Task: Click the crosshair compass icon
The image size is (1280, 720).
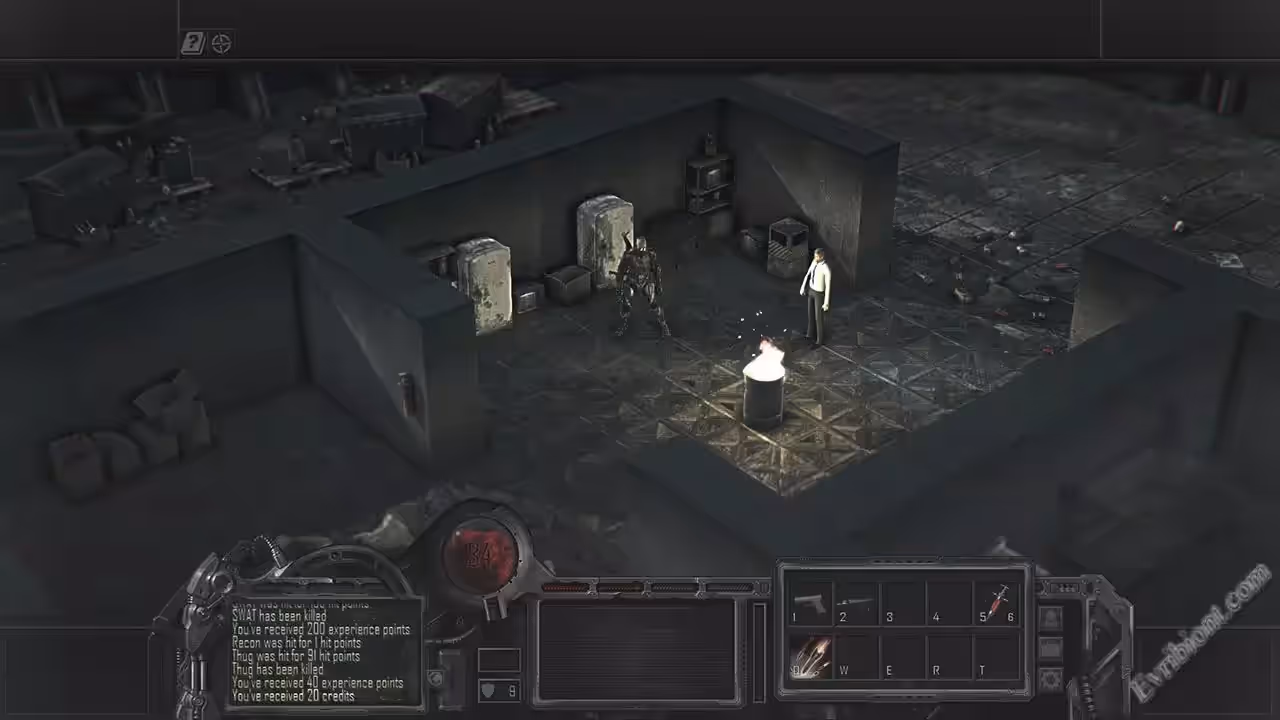Action: (x=222, y=43)
